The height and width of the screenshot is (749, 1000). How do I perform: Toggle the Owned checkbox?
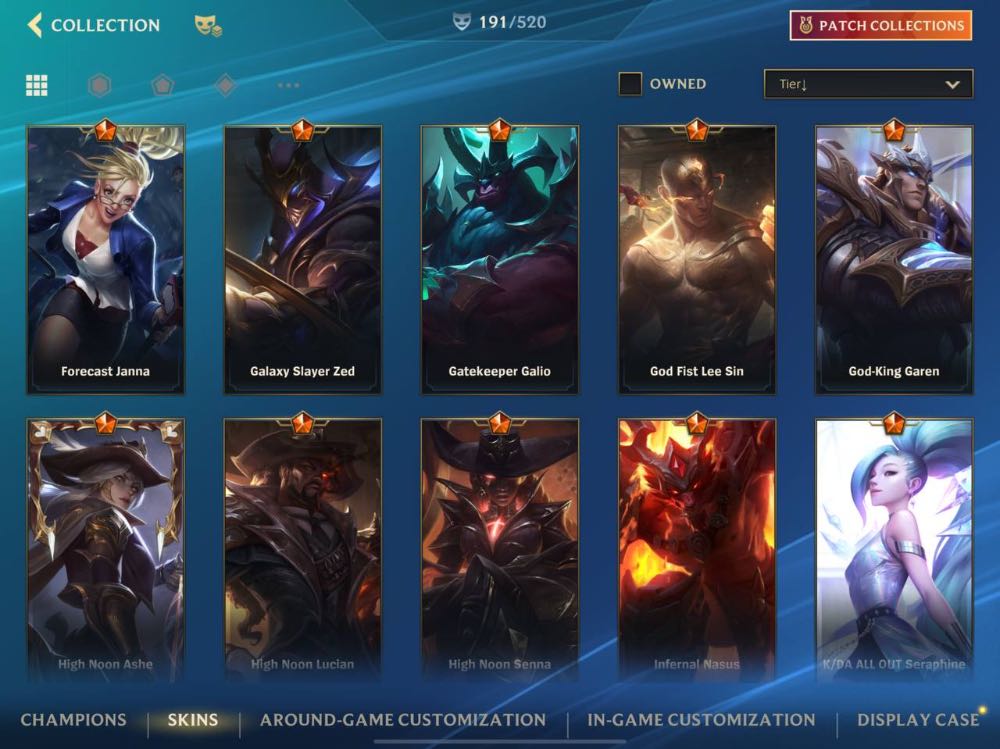(x=630, y=84)
